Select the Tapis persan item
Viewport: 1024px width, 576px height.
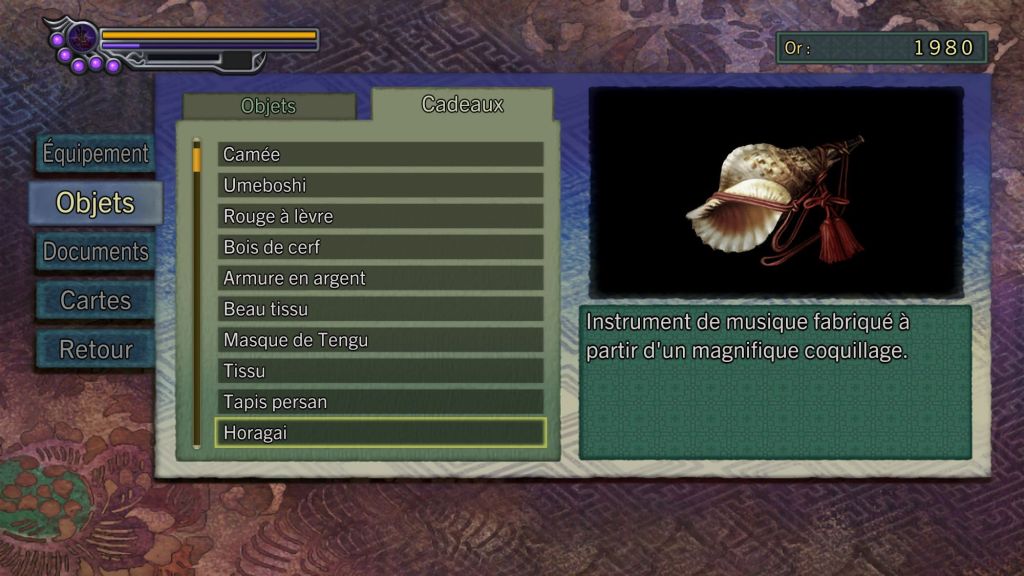pyautogui.click(x=380, y=402)
